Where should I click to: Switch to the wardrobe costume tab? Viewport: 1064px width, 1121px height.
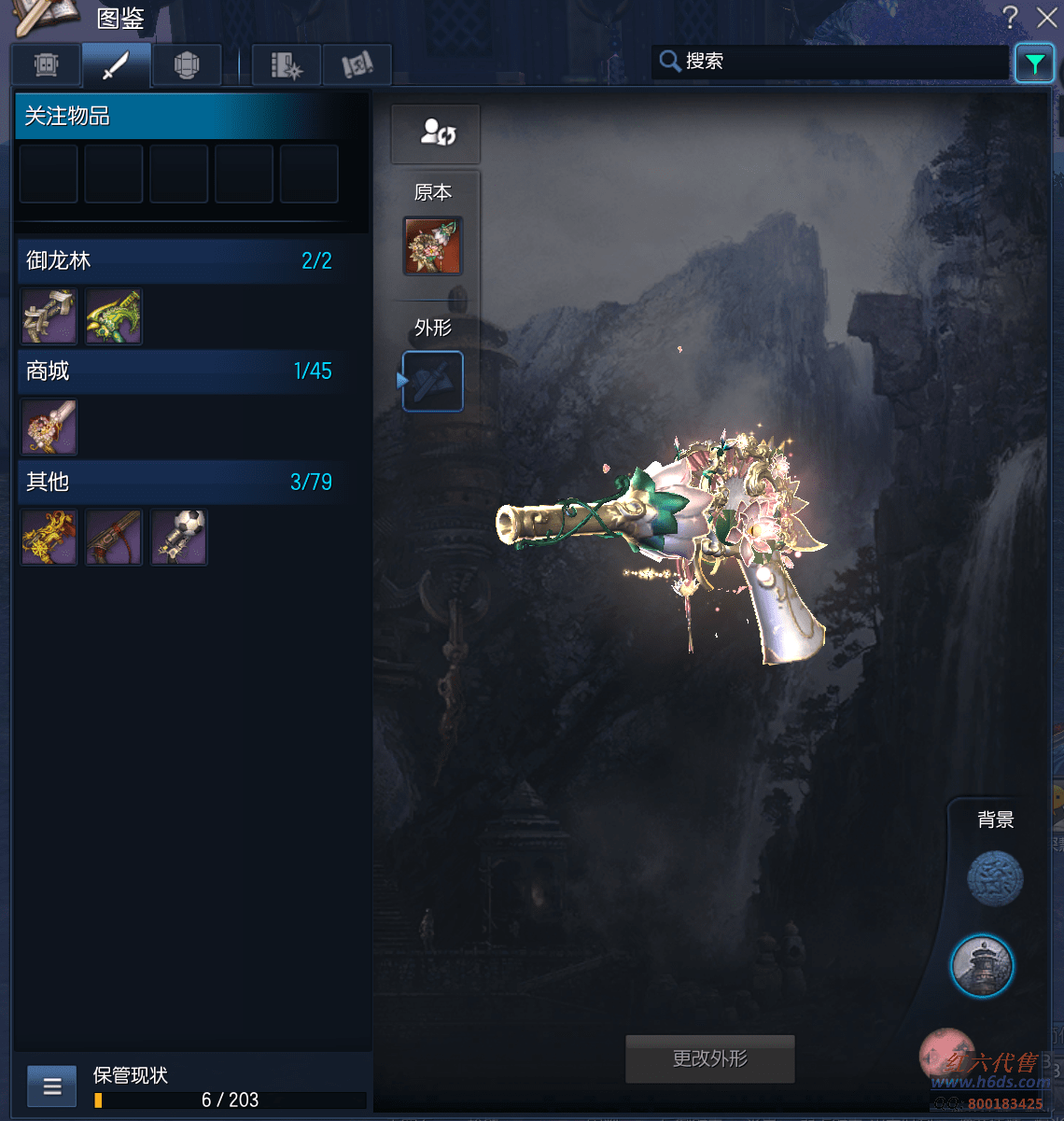point(47,65)
